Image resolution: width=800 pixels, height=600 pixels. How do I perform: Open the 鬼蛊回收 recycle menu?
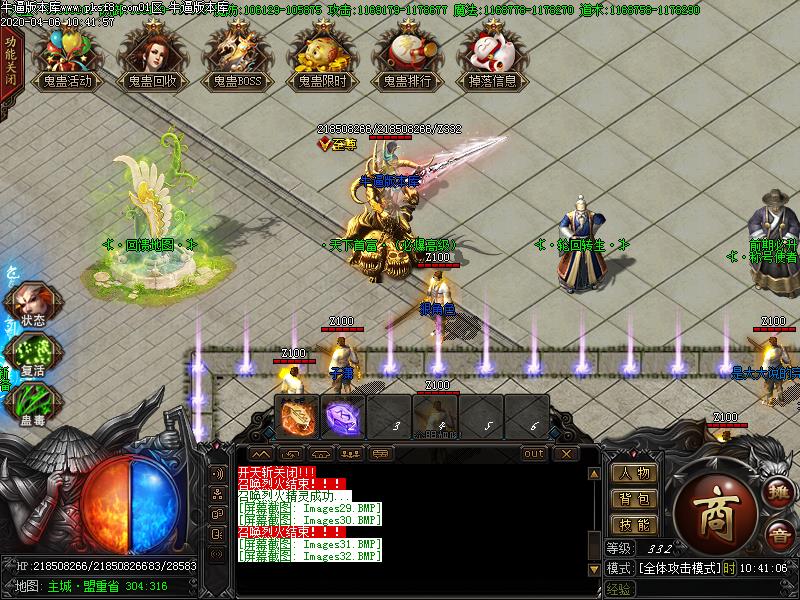click(x=153, y=58)
